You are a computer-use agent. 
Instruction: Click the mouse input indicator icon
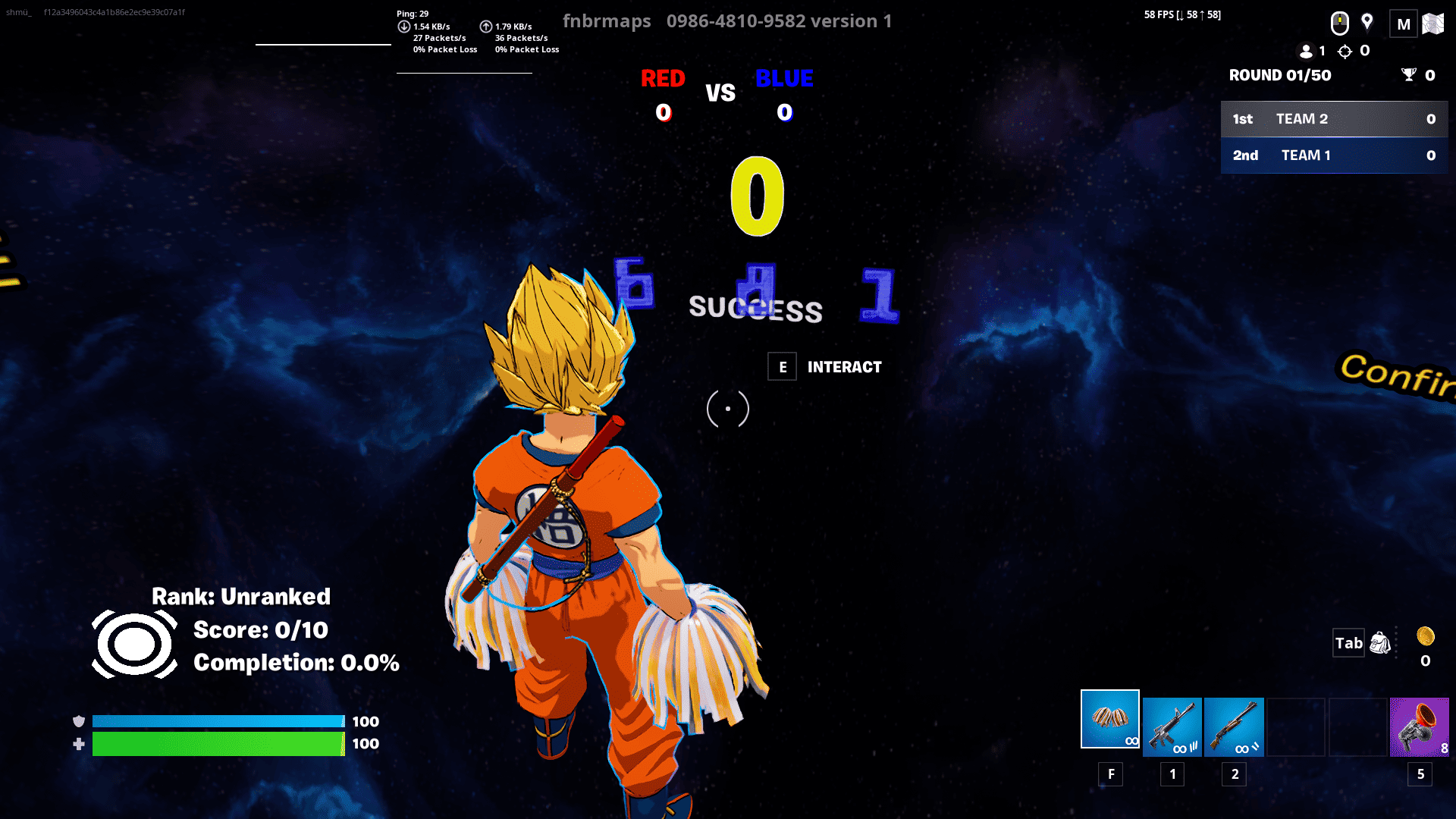pyautogui.click(x=1340, y=24)
